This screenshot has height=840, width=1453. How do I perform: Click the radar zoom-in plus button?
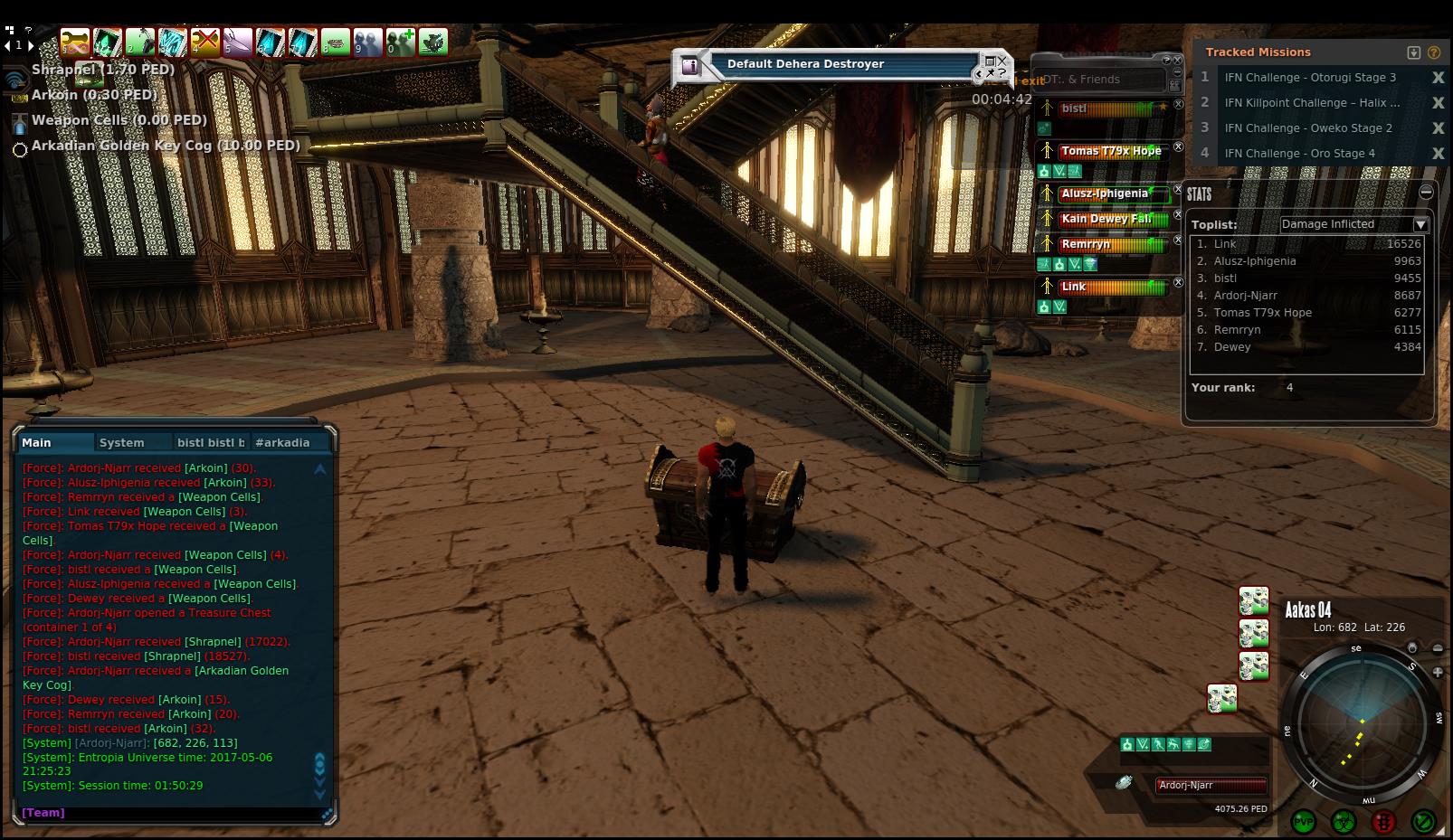pyautogui.click(x=1438, y=673)
